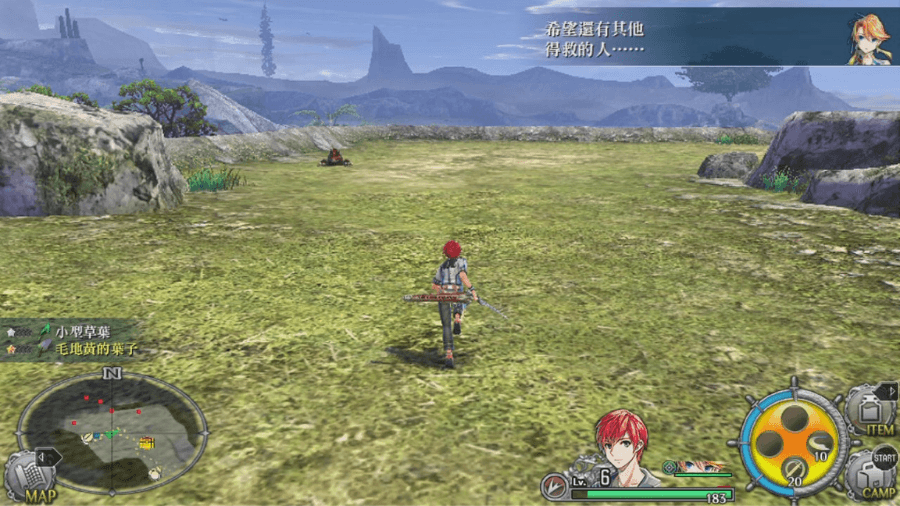This screenshot has width=900, height=506.
Task: Open the ITEM bag menu
Action: [870, 411]
